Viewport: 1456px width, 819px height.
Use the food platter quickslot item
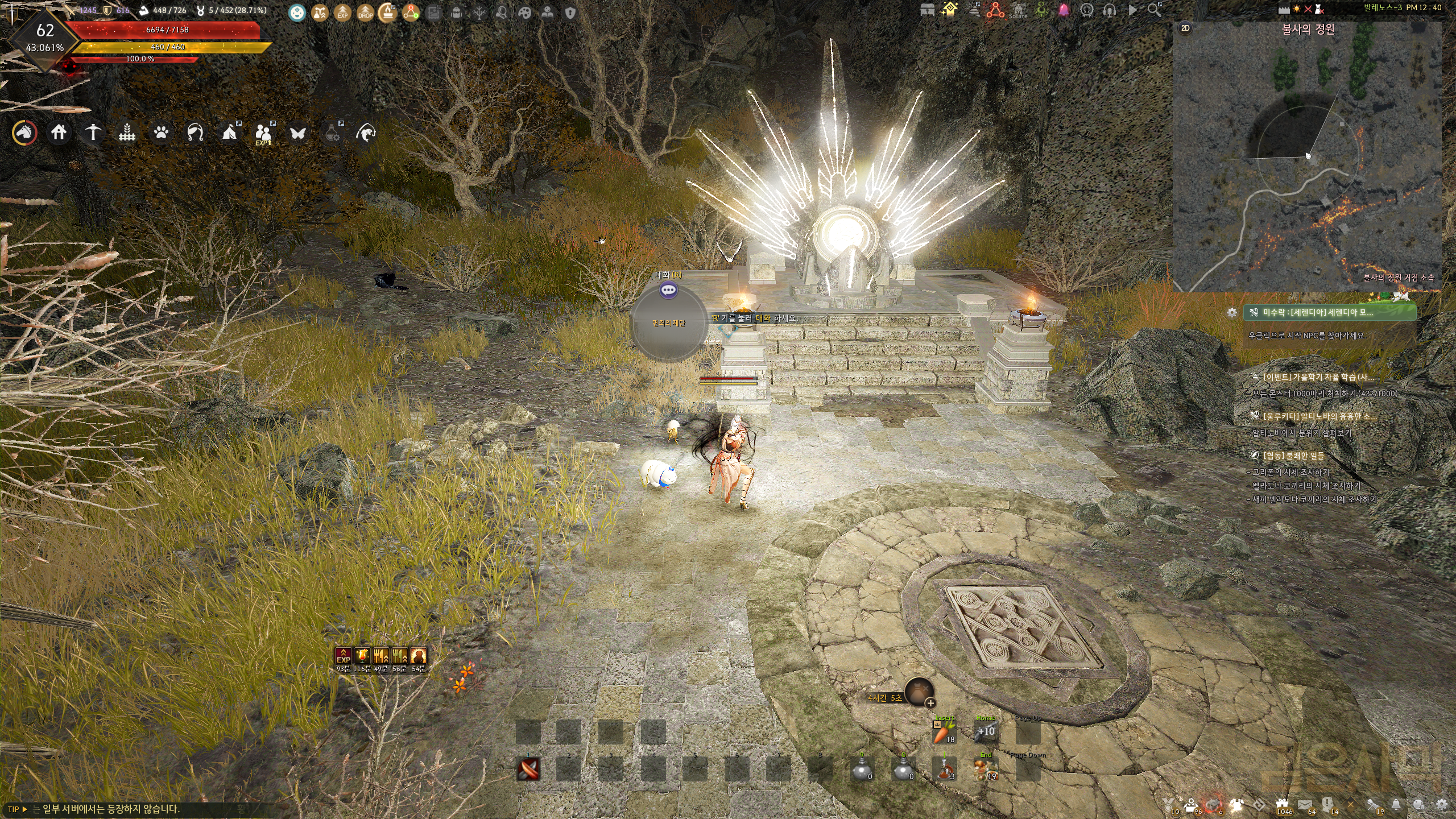986,770
